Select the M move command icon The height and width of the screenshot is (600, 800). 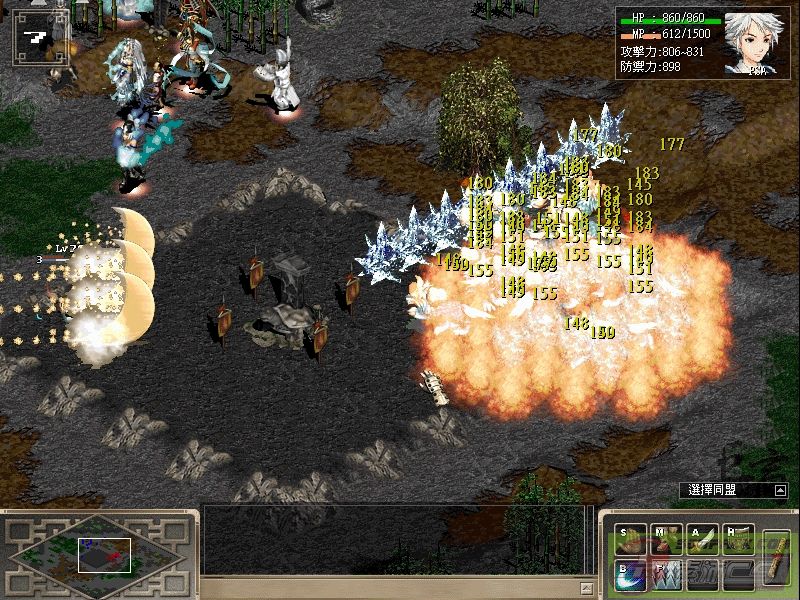pos(666,540)
